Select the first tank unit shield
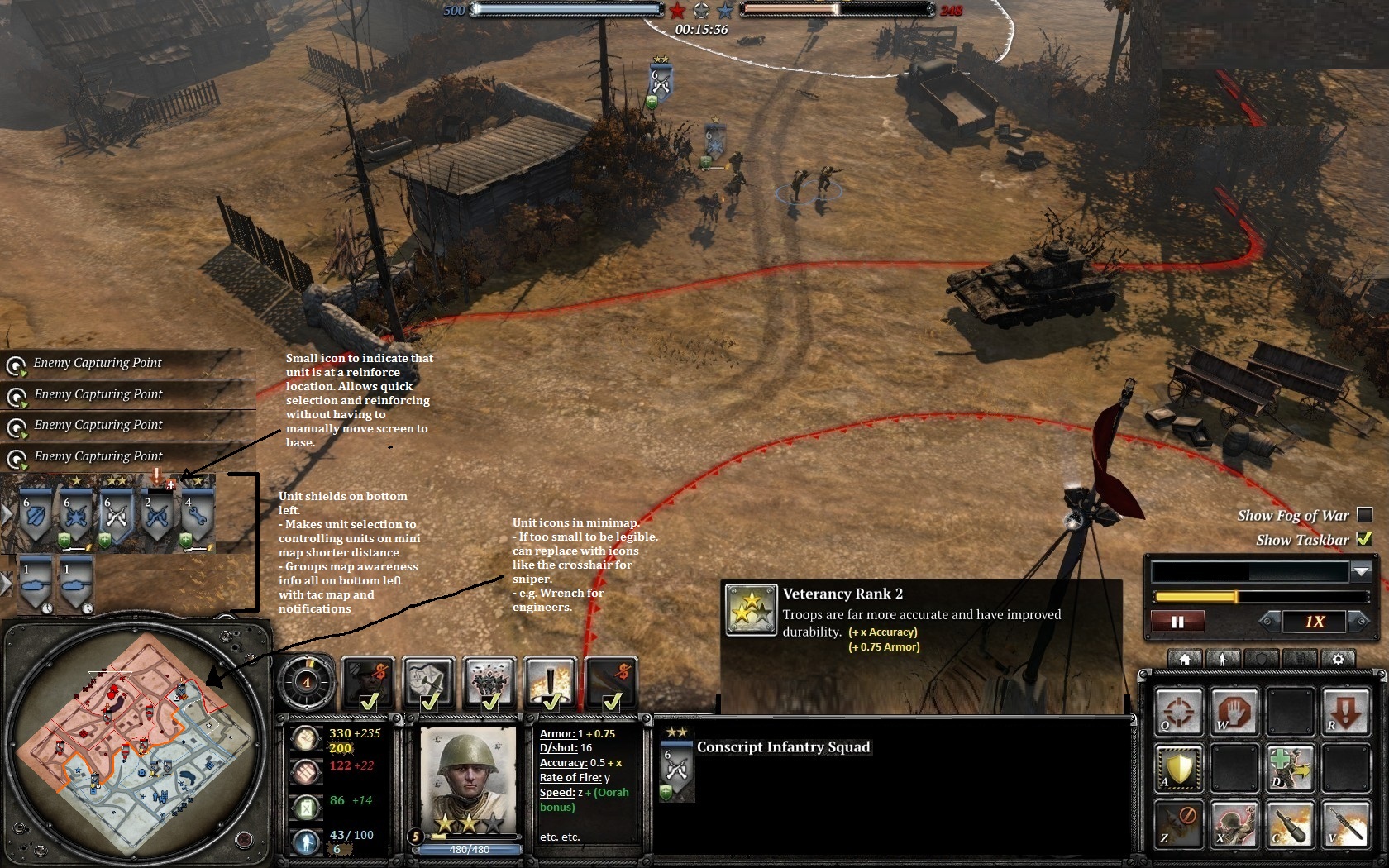This screenshot has width=1389, height=868. [36, 582]
